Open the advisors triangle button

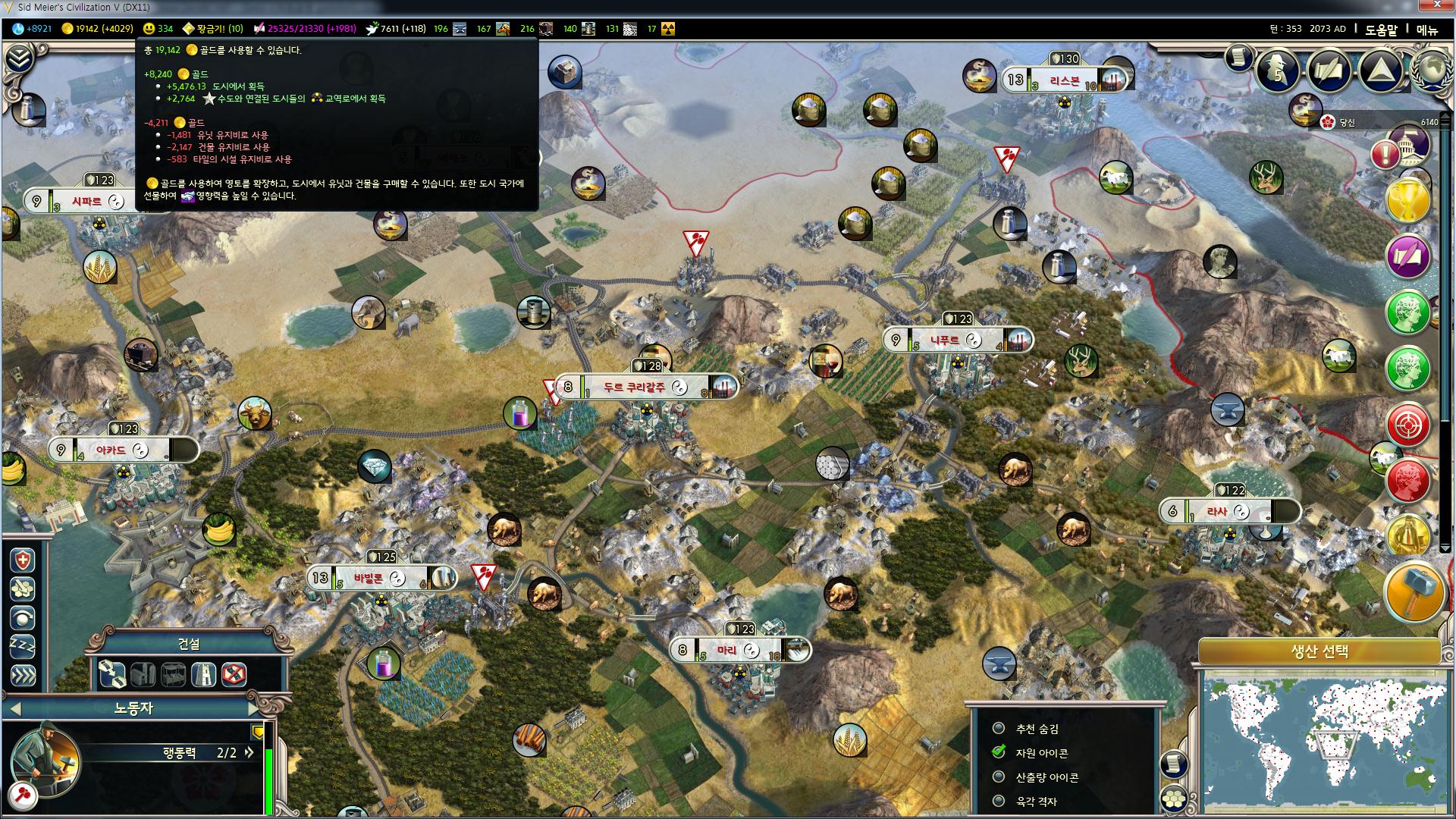point(1379,71)
